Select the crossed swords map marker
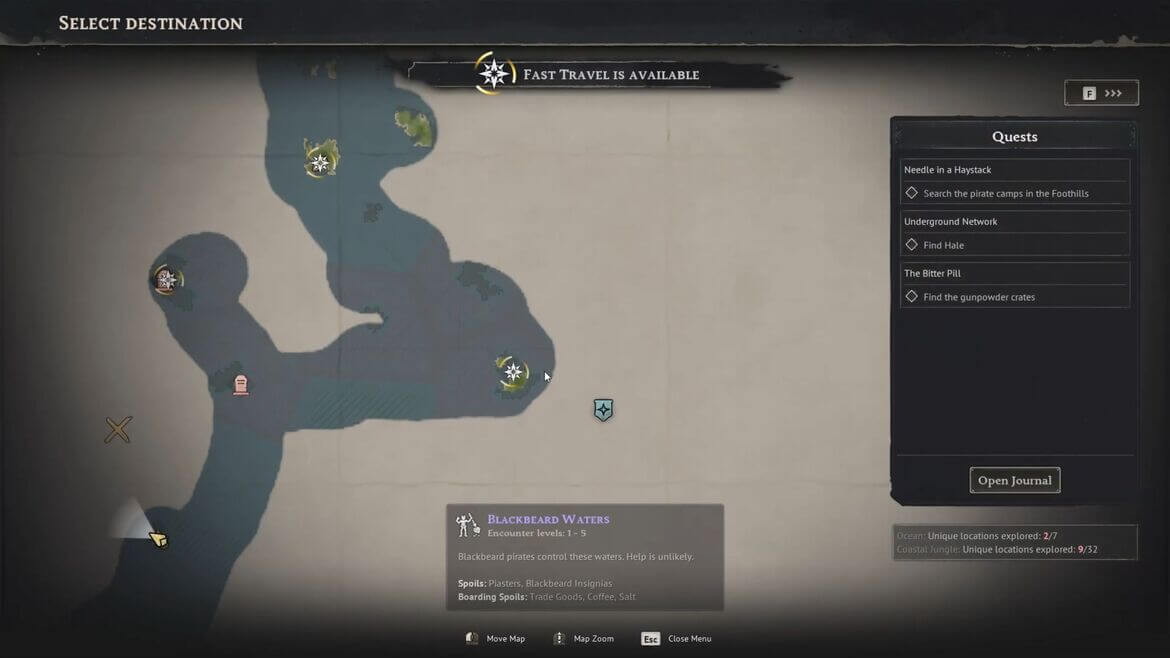1170x658 pixels. click(118, 430)
